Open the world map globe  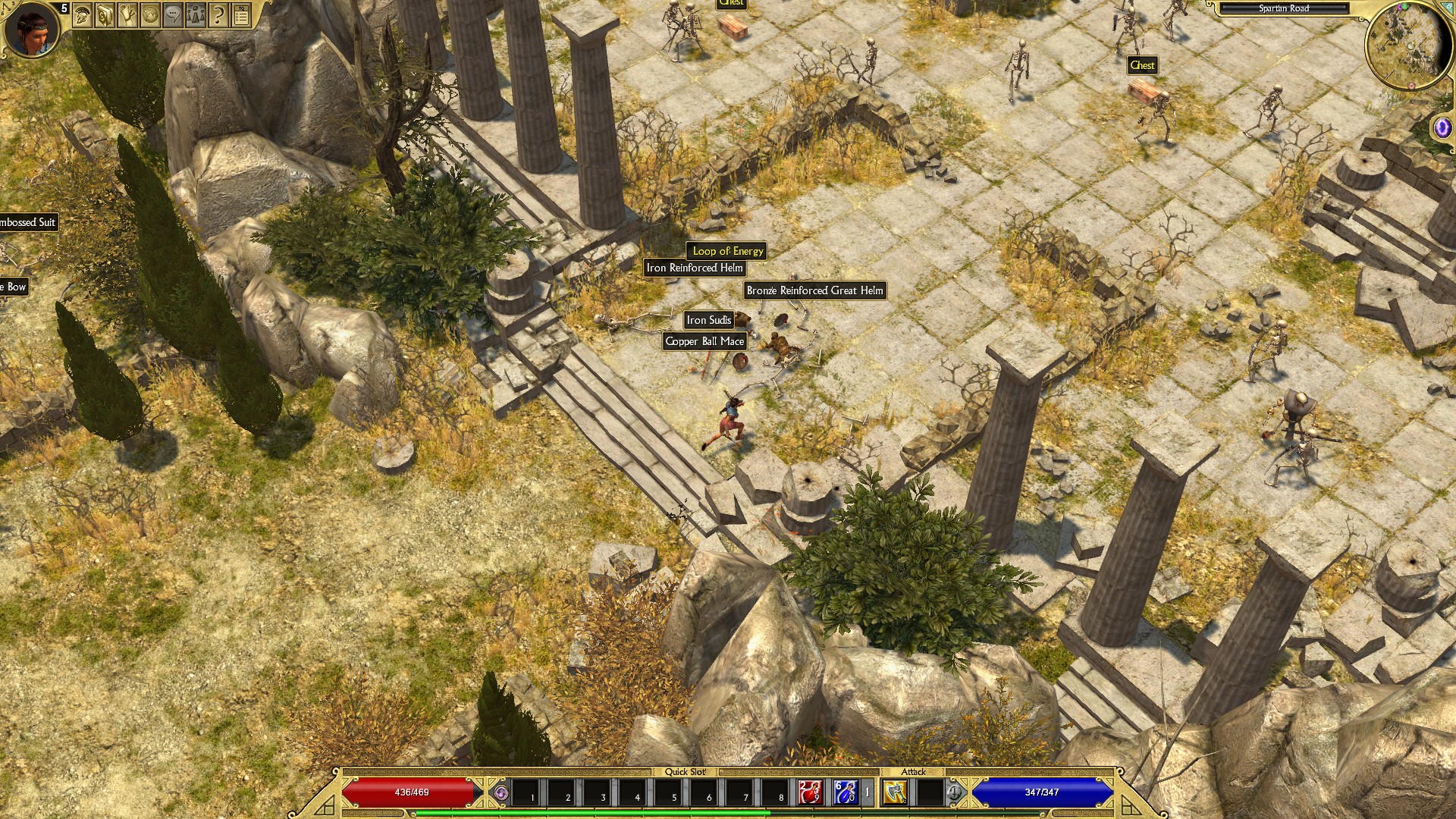(150, 14)
